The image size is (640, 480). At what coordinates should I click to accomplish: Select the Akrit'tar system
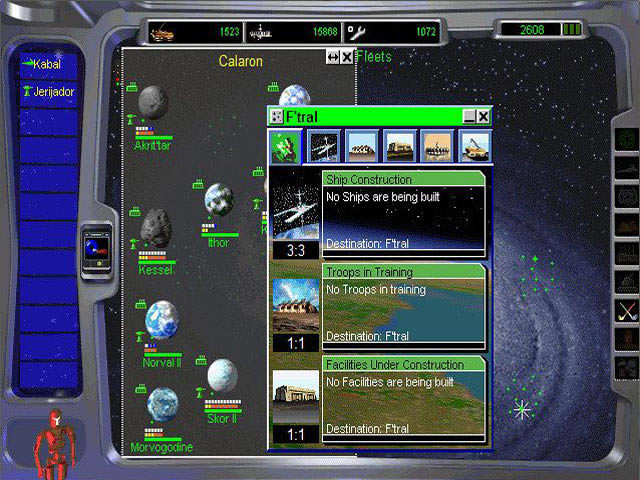click(153, 102)
